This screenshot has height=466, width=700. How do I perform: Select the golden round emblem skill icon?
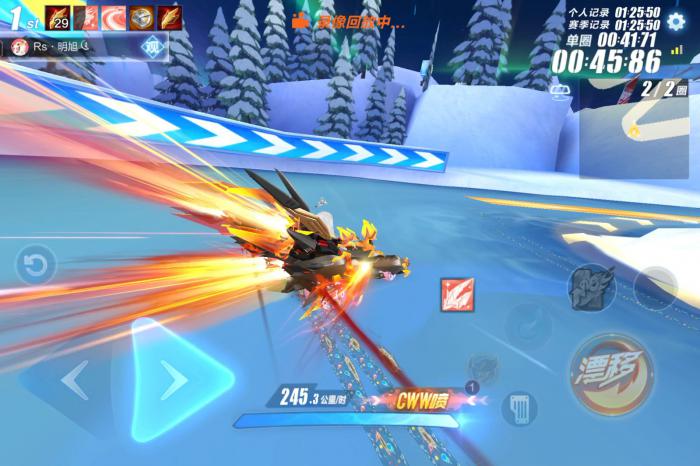tap(141, 17)
